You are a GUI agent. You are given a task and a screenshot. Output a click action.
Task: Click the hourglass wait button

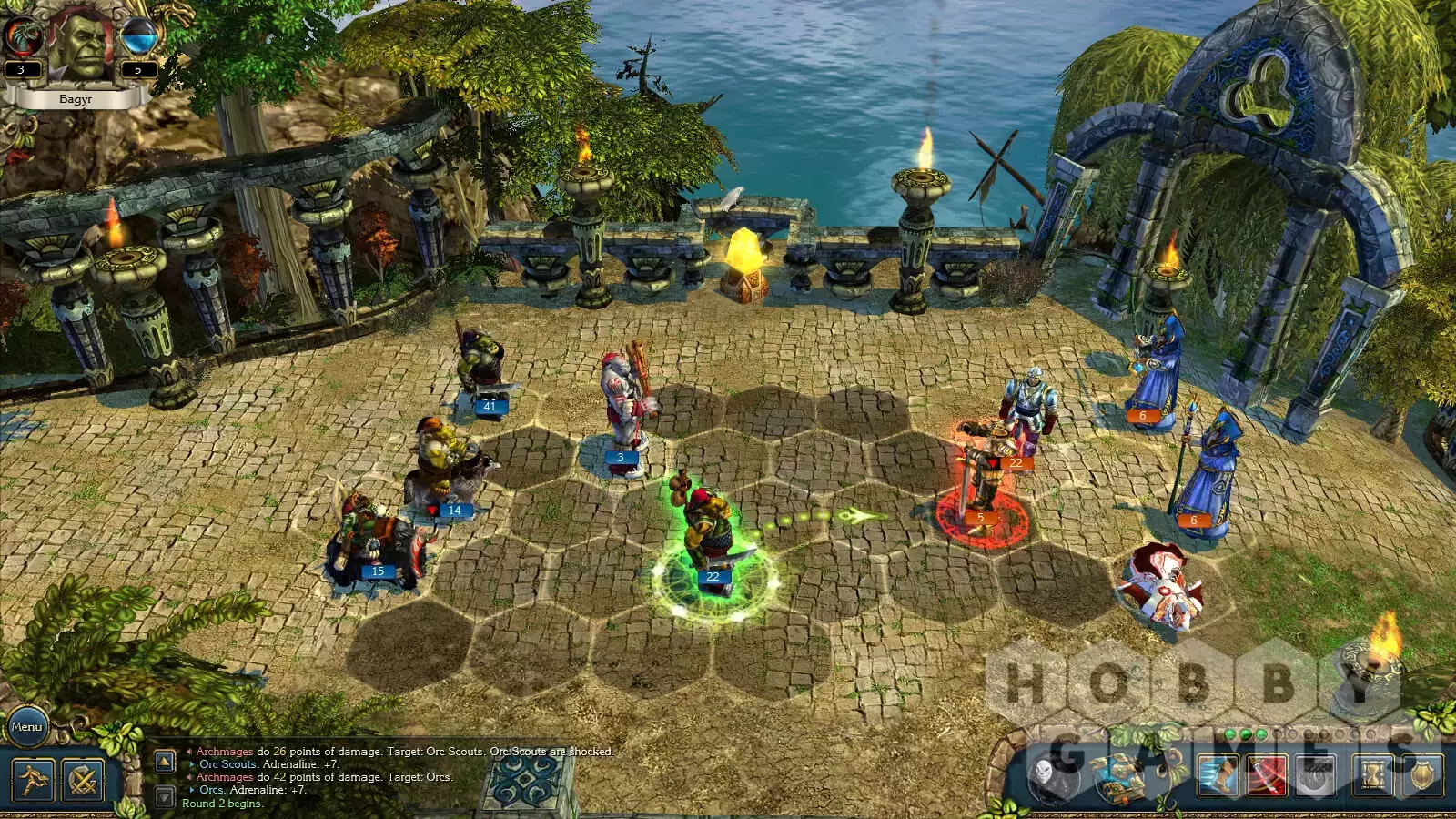point(1373,776)
